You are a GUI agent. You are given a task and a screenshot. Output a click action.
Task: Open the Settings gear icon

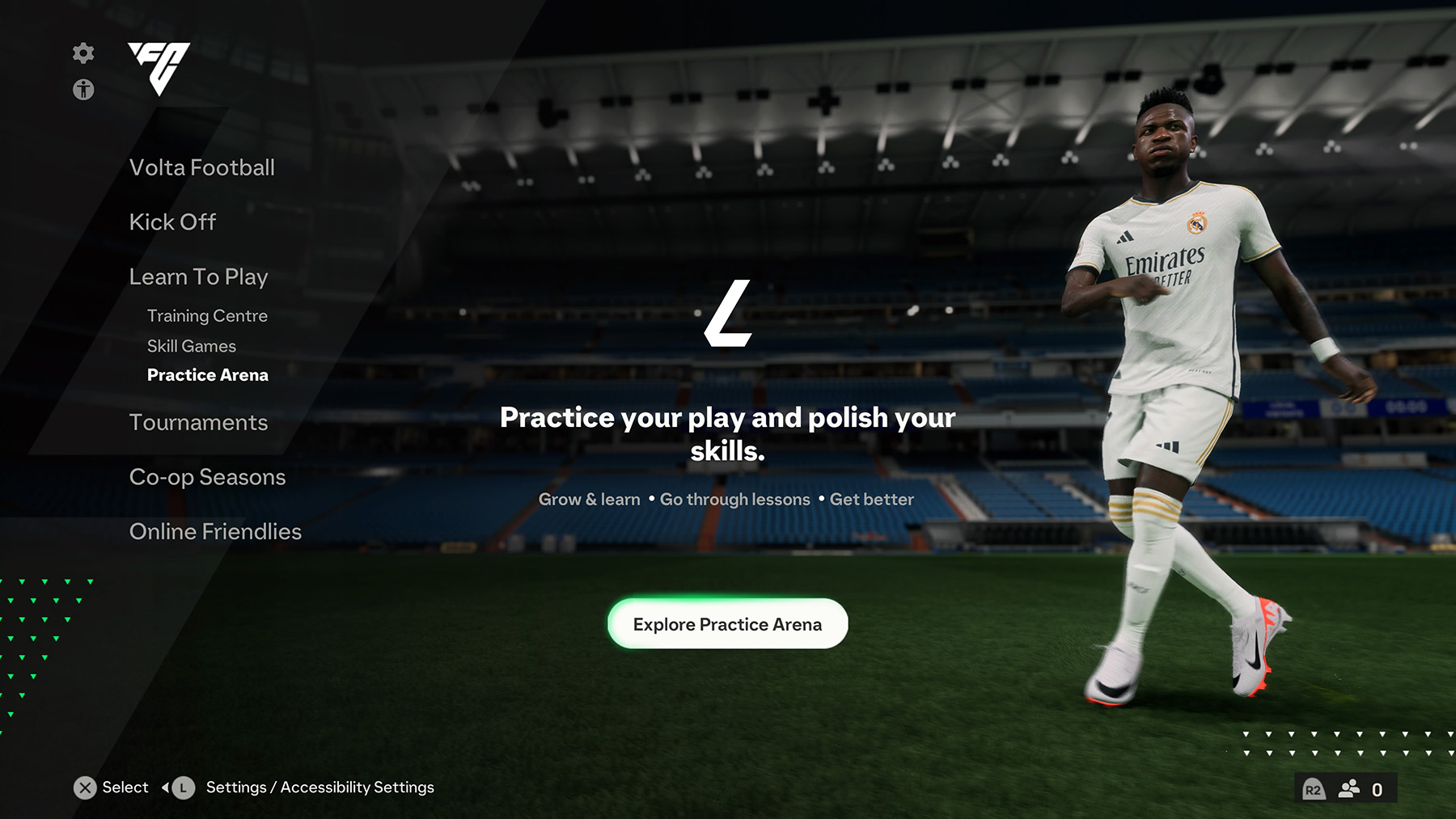click(83, 53)
